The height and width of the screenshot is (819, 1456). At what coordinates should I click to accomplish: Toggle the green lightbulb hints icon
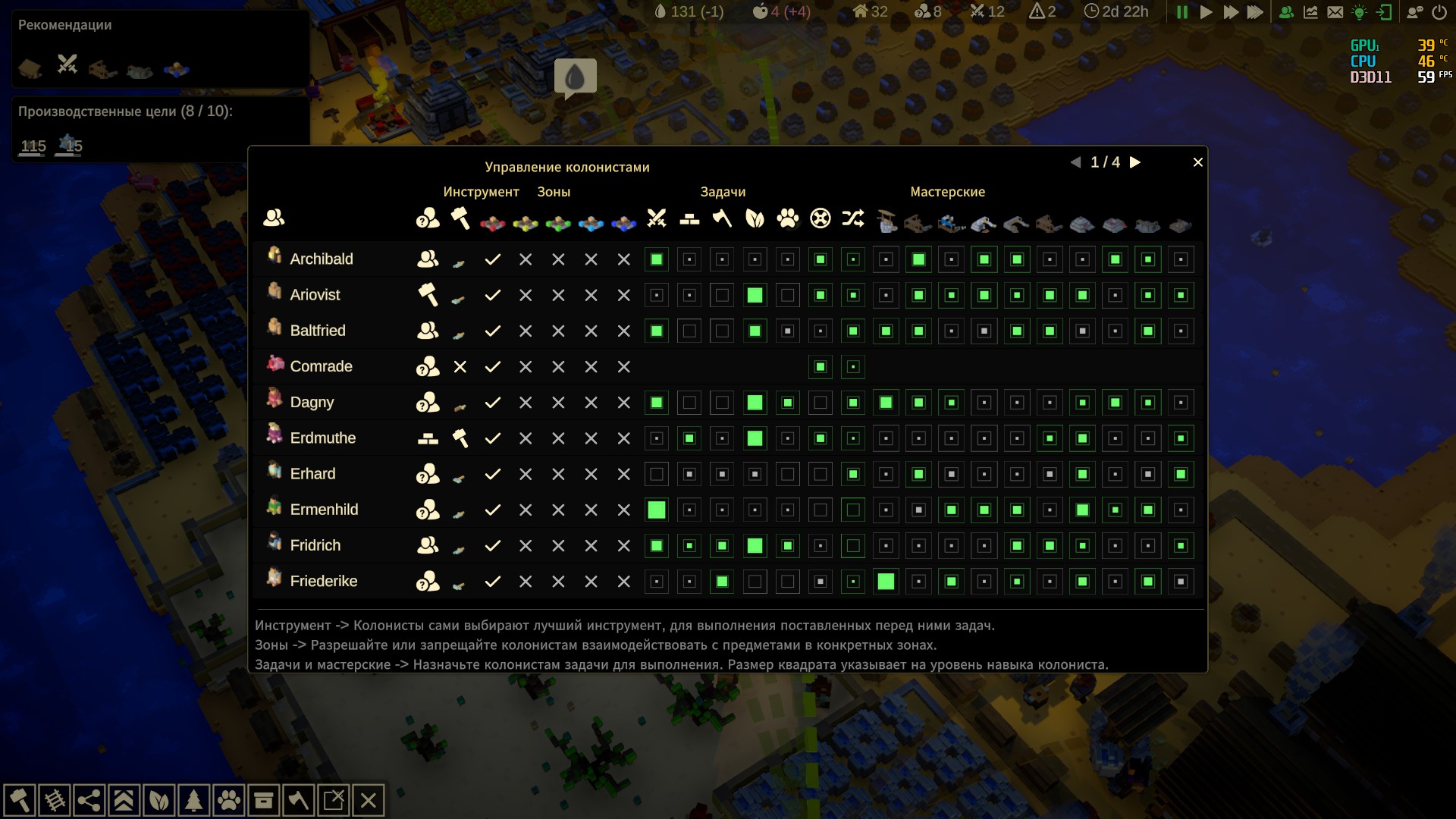coord(1360,12)
